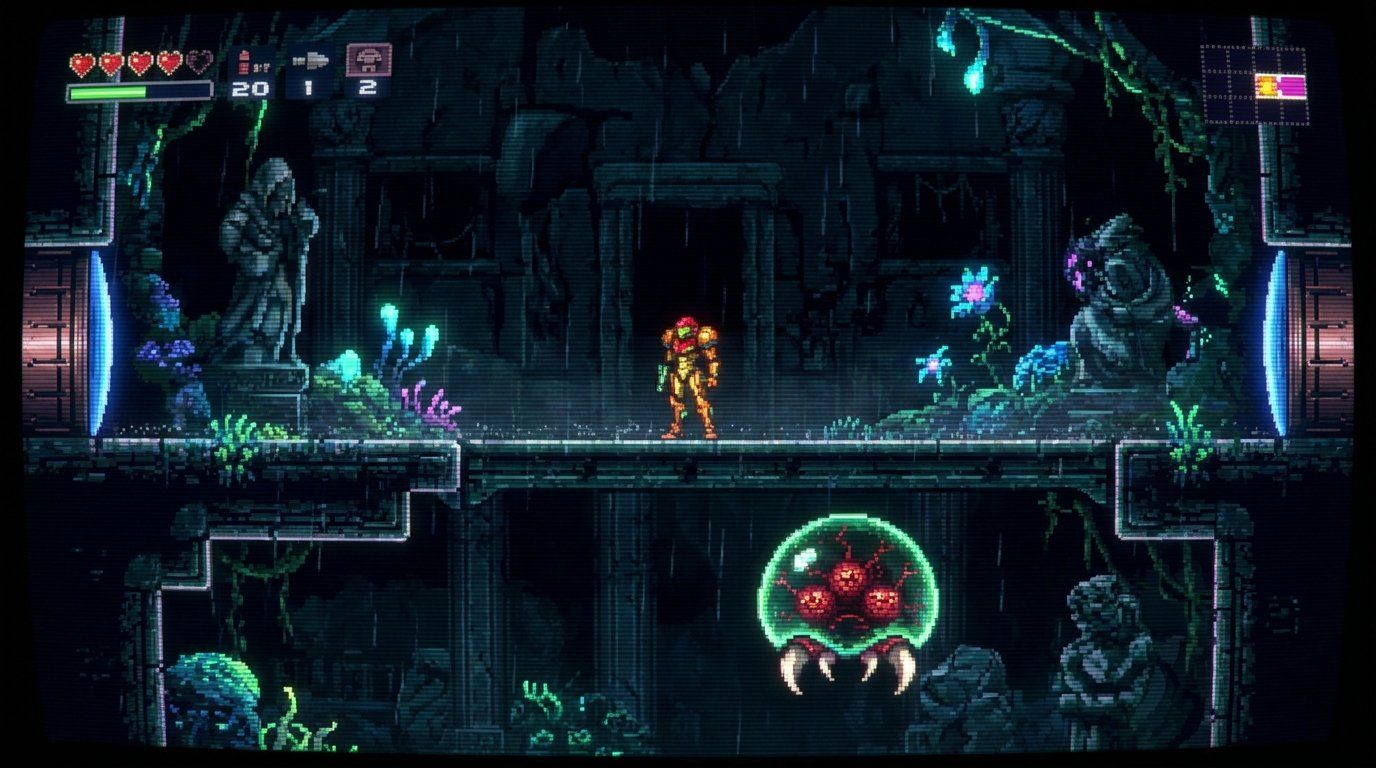This screenshot has height=768, width=1376.
Task: Expand the yellow room cell on the minimap grid
Action: tap(1266, 86)
